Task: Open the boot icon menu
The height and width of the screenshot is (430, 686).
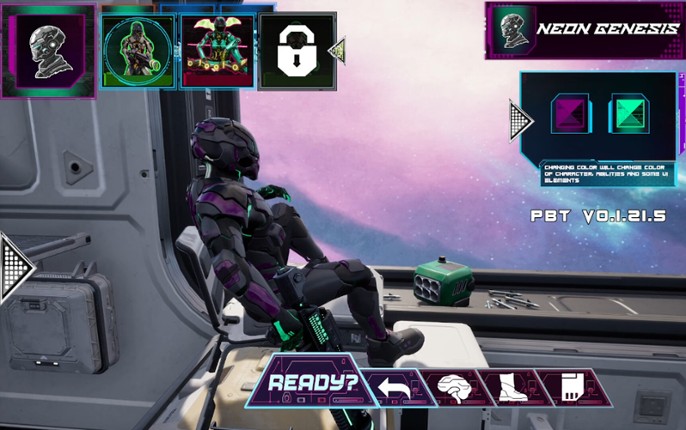Action: click(x=509, y=387)
